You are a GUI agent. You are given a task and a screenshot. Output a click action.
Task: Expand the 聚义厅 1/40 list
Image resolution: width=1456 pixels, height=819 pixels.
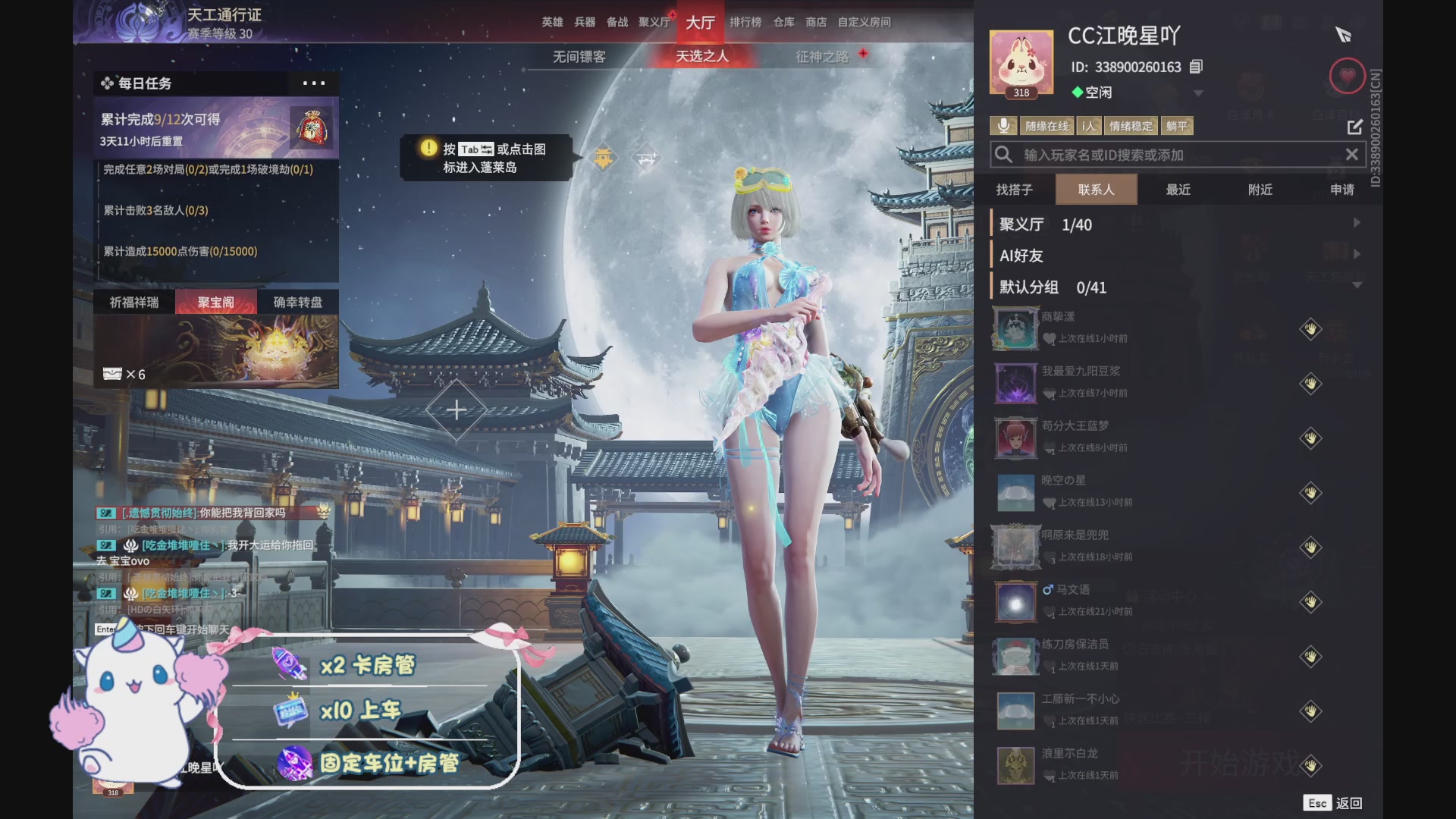(1357, 223)
